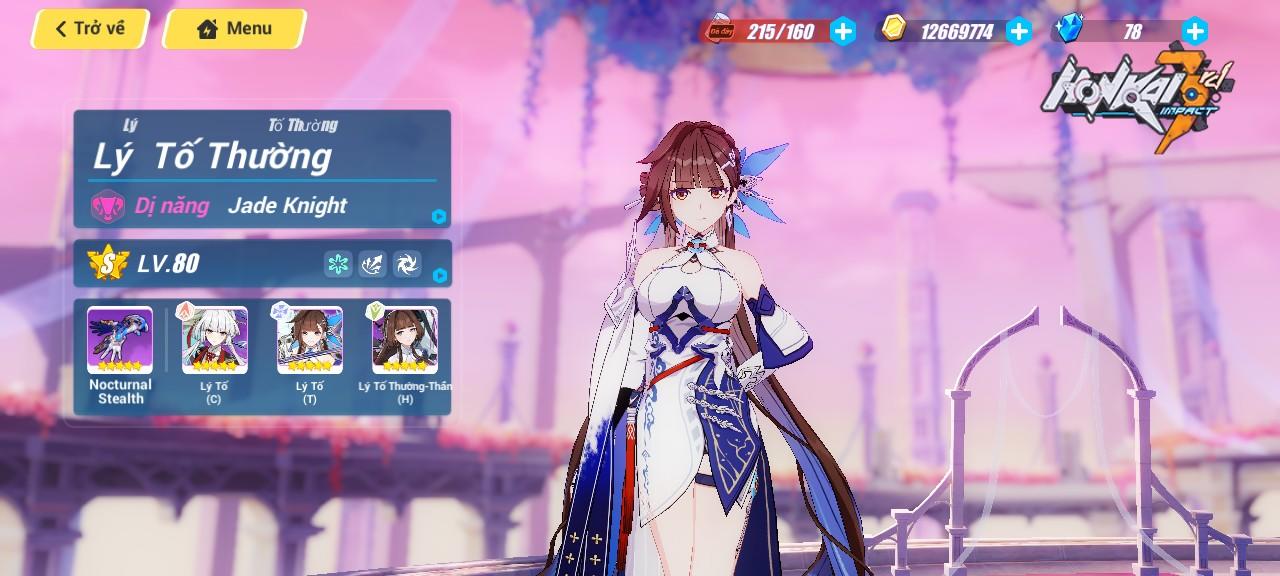This screenshot has width=1280, height=576.
Task: Open the Menu button
Action: pyautogui.click(x=235, y=29)
